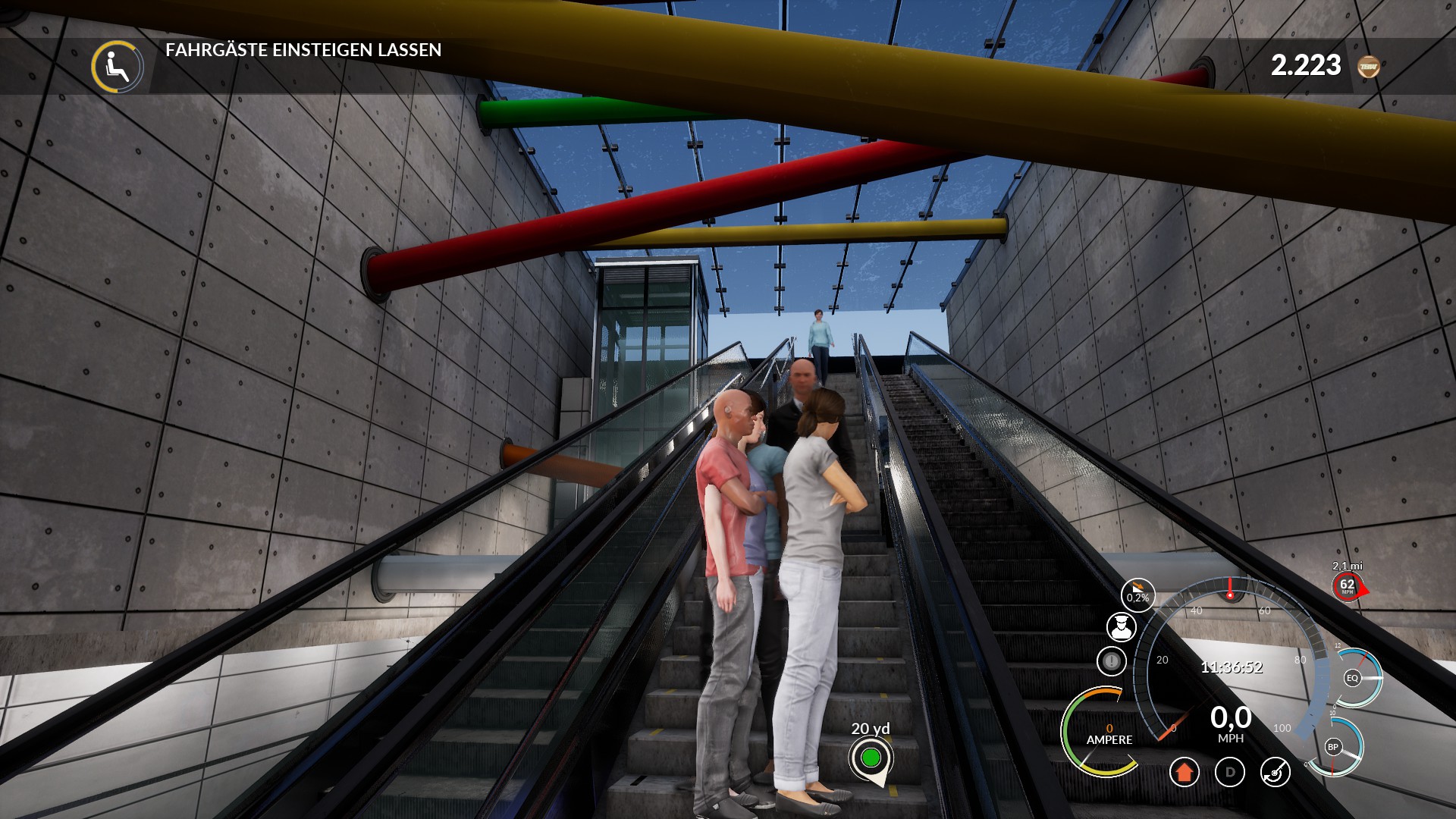This screenshot has width=1456, height=819.
Task: Click the brake lever release icon
Action: click(x=1276, y=773)
